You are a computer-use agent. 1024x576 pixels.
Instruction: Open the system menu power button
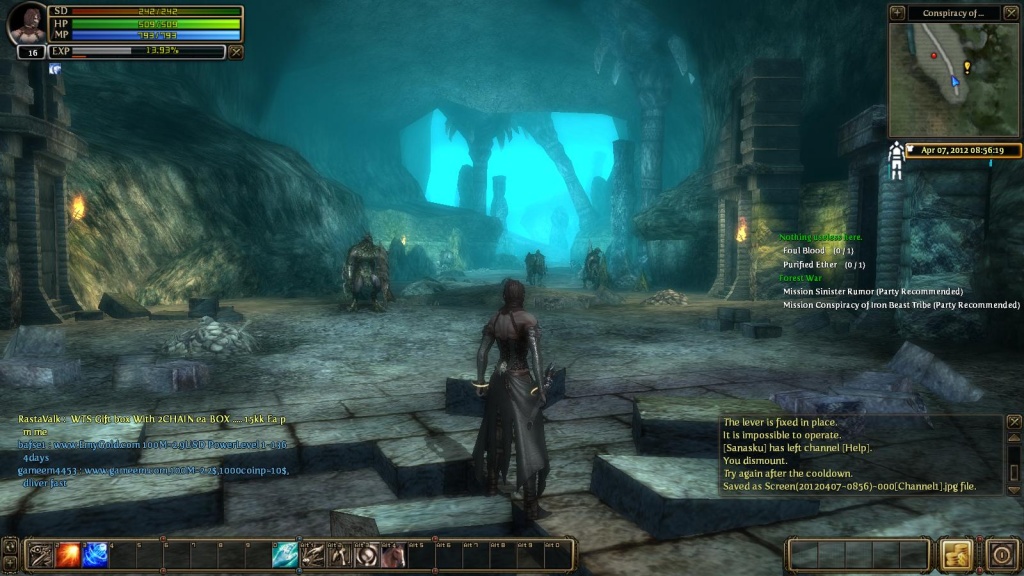(x=1000, y=554)
